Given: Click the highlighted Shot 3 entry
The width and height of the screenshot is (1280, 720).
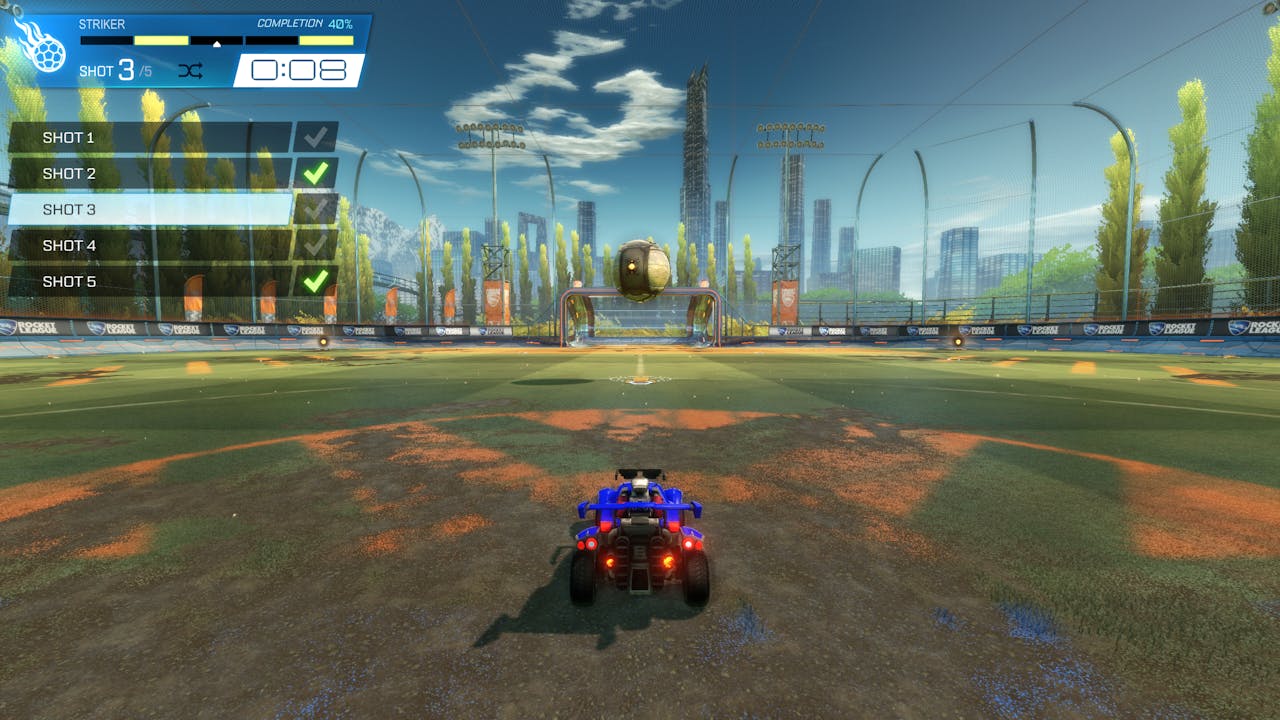Looking at the screenshot, I should point(150,209).
